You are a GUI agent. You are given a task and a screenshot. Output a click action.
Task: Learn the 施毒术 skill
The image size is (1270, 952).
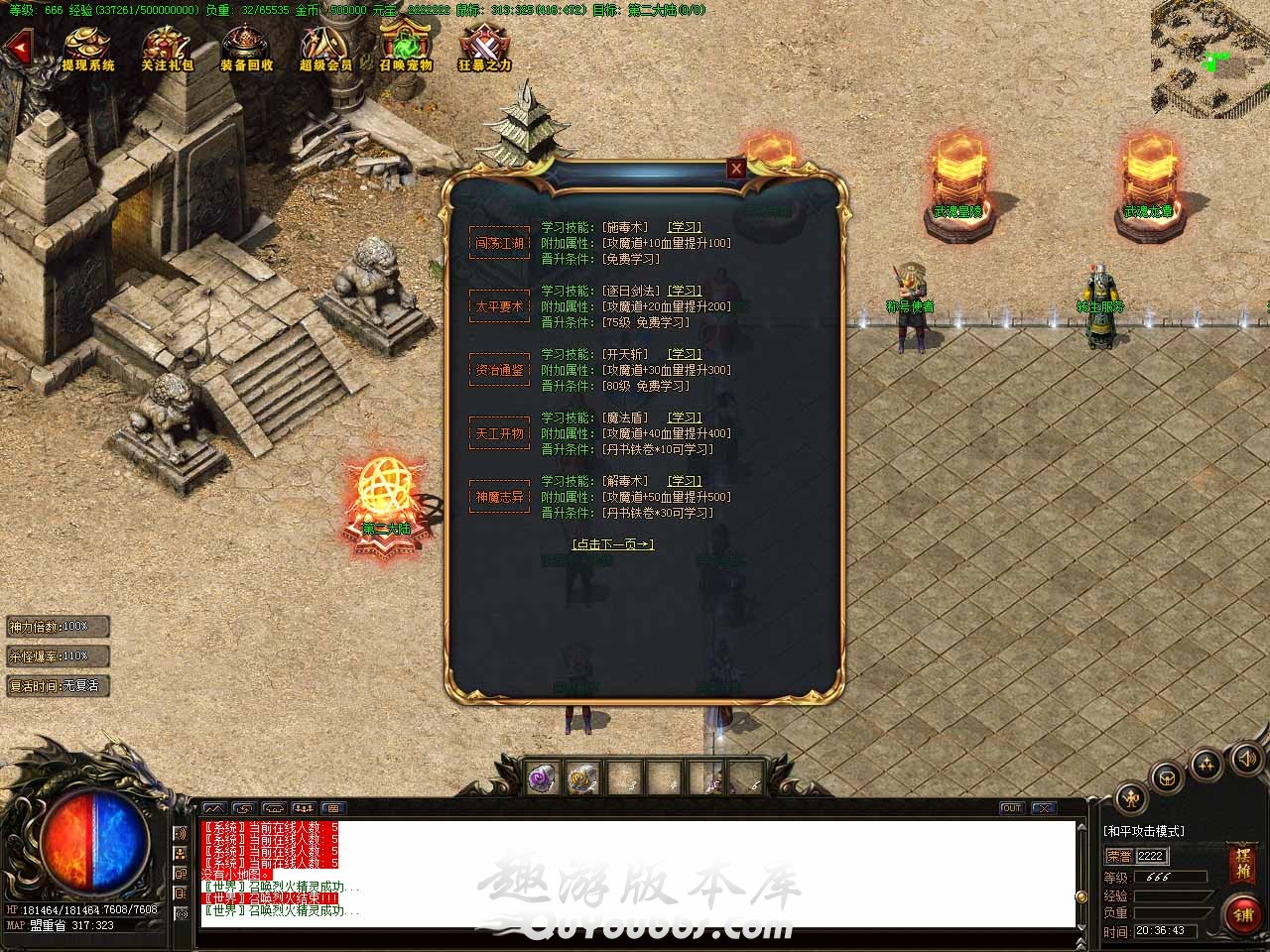click(x=684, y=228)
